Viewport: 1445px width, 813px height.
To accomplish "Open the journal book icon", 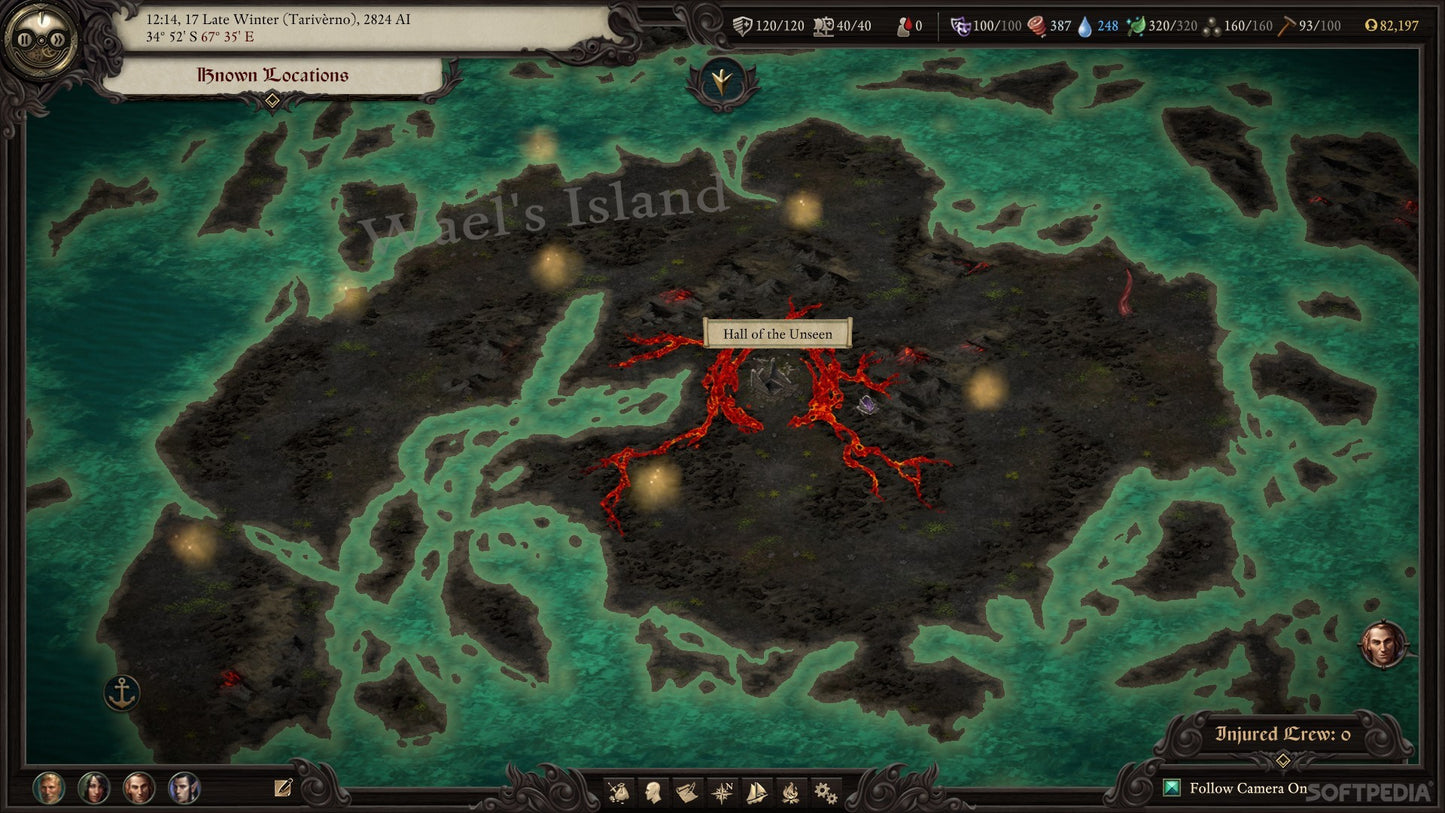I will click(x=686, y=793).
